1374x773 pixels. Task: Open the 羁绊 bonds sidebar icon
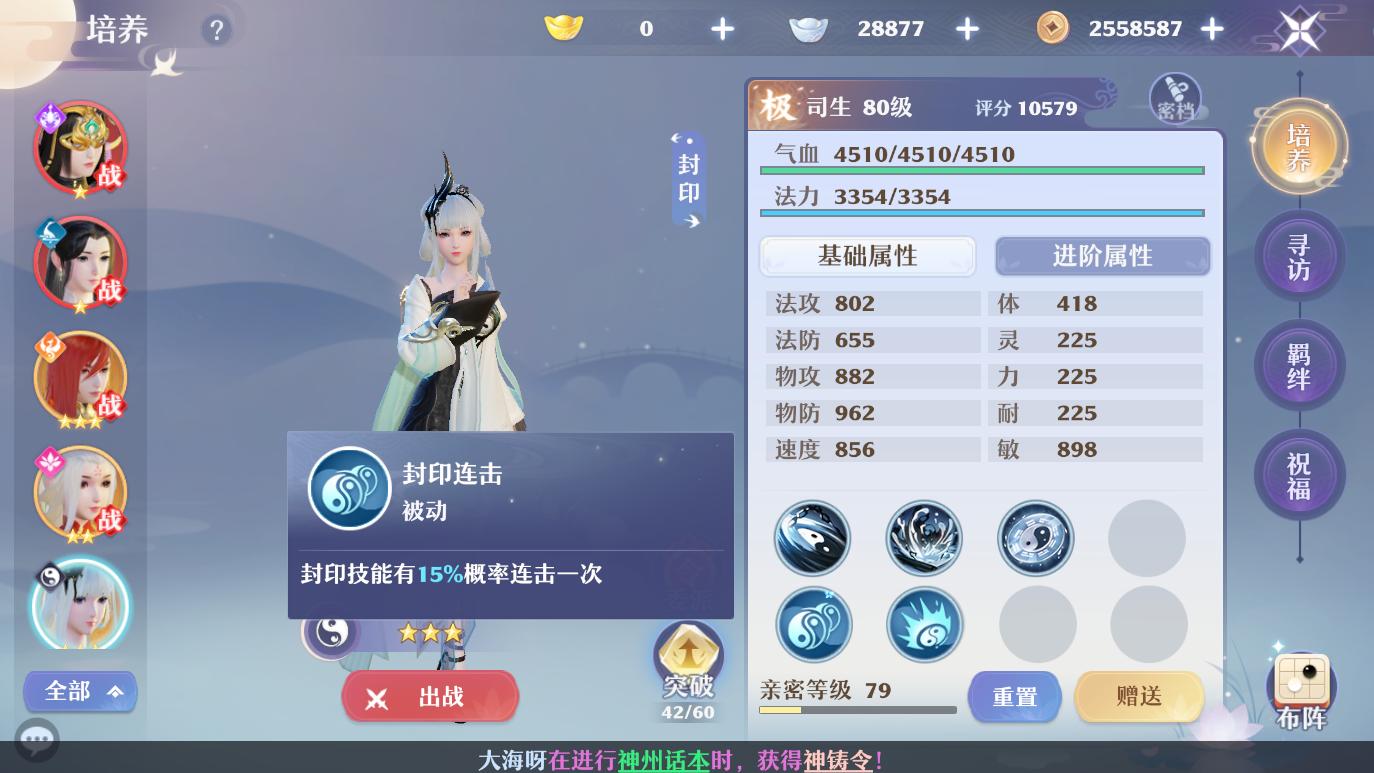[x=1300, y=365]
